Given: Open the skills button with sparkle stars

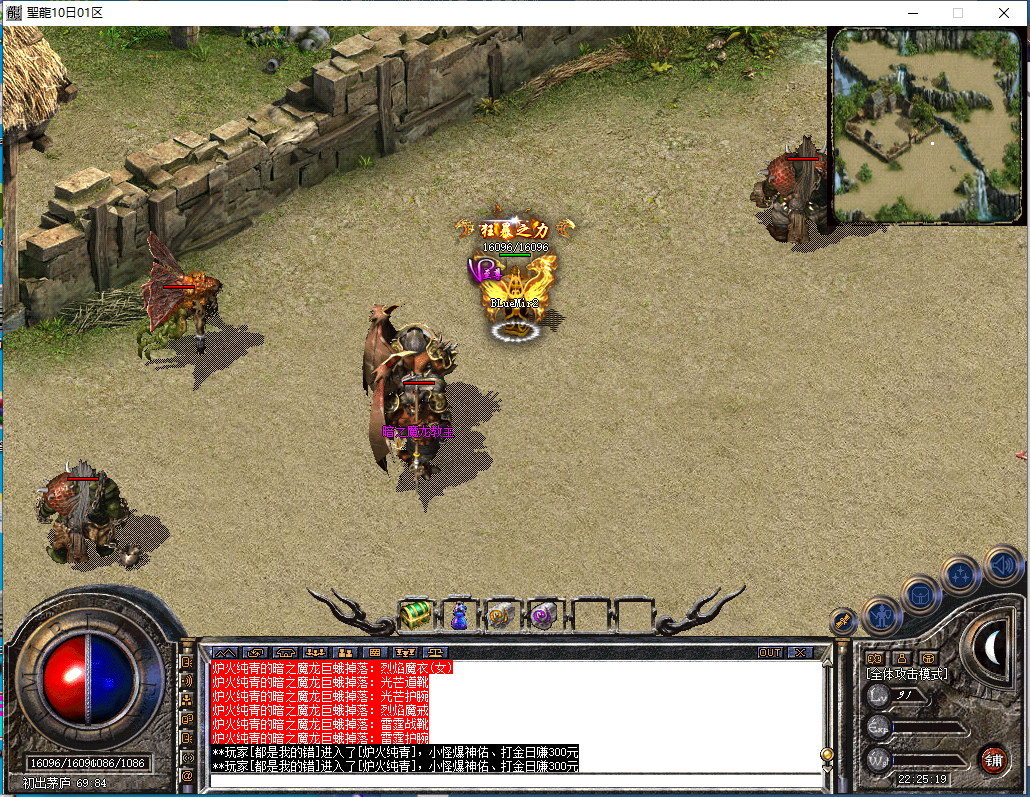Looking at the screenshot, I should (x=961, y=575).
